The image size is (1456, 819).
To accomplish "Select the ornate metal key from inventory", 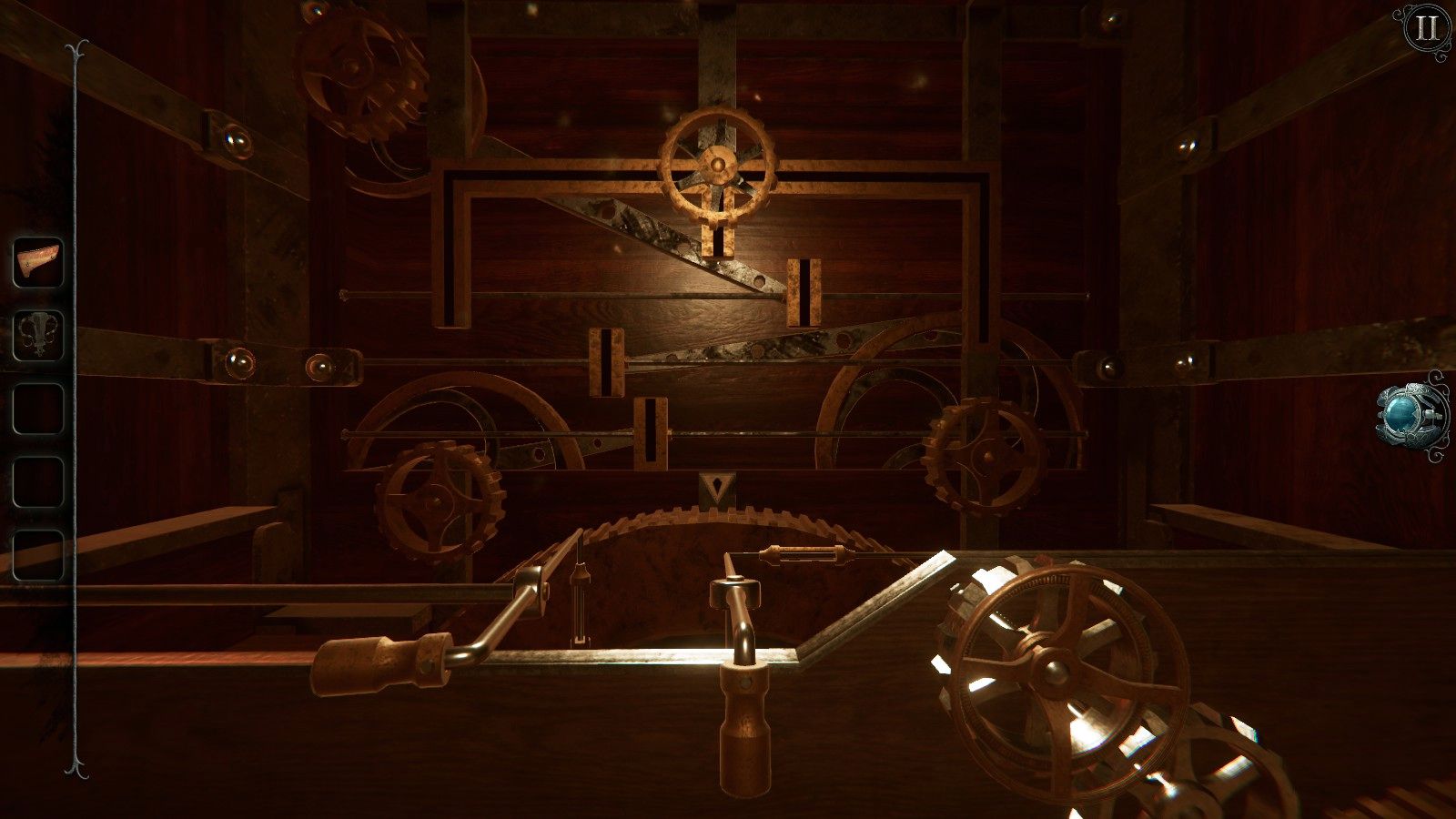I will tap(38, 331).
